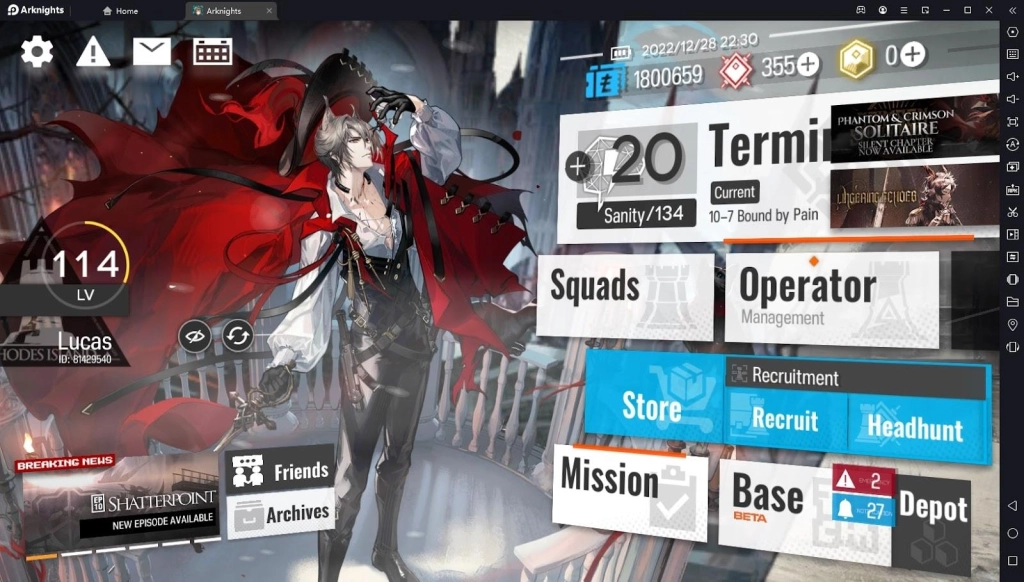Open the mail envelope inbox
Image resolution: width=1024 pixels, height=582 pixels.
point(152,51)
